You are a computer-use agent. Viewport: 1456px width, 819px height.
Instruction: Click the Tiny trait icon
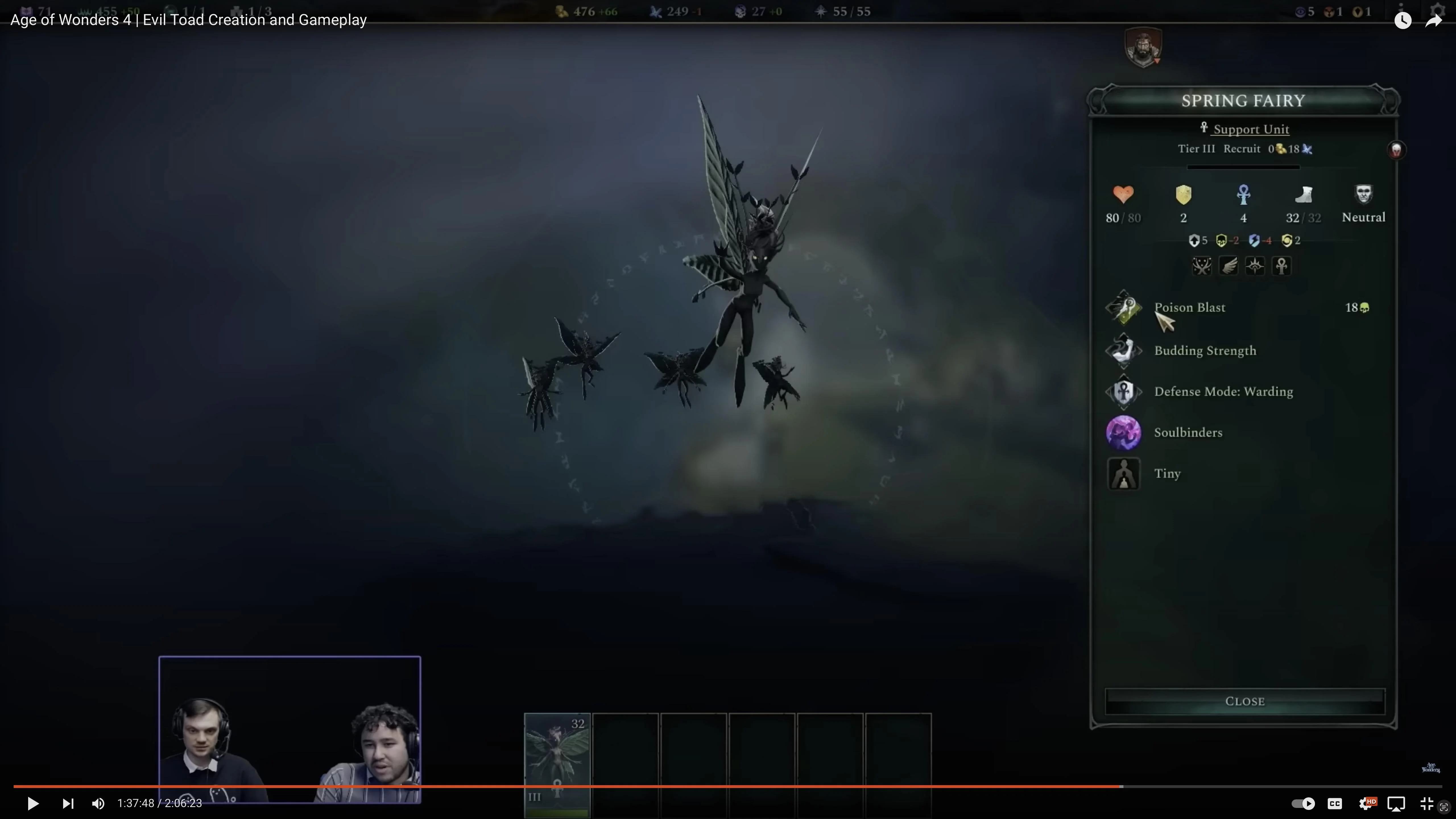click(1124, 474)
